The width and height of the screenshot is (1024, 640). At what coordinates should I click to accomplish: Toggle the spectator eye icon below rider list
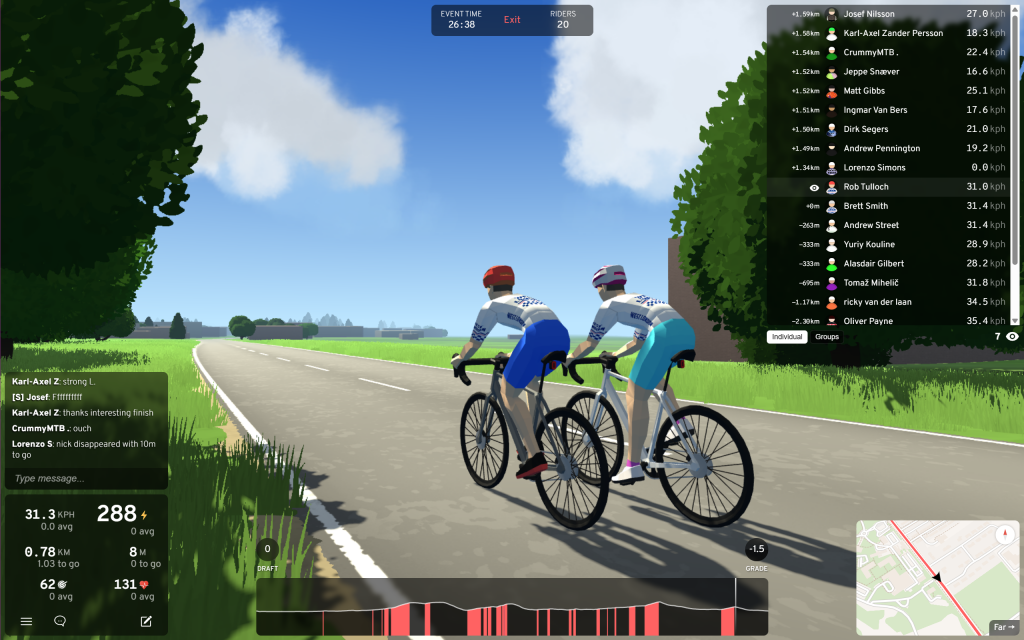click(x=1012, y=337)
